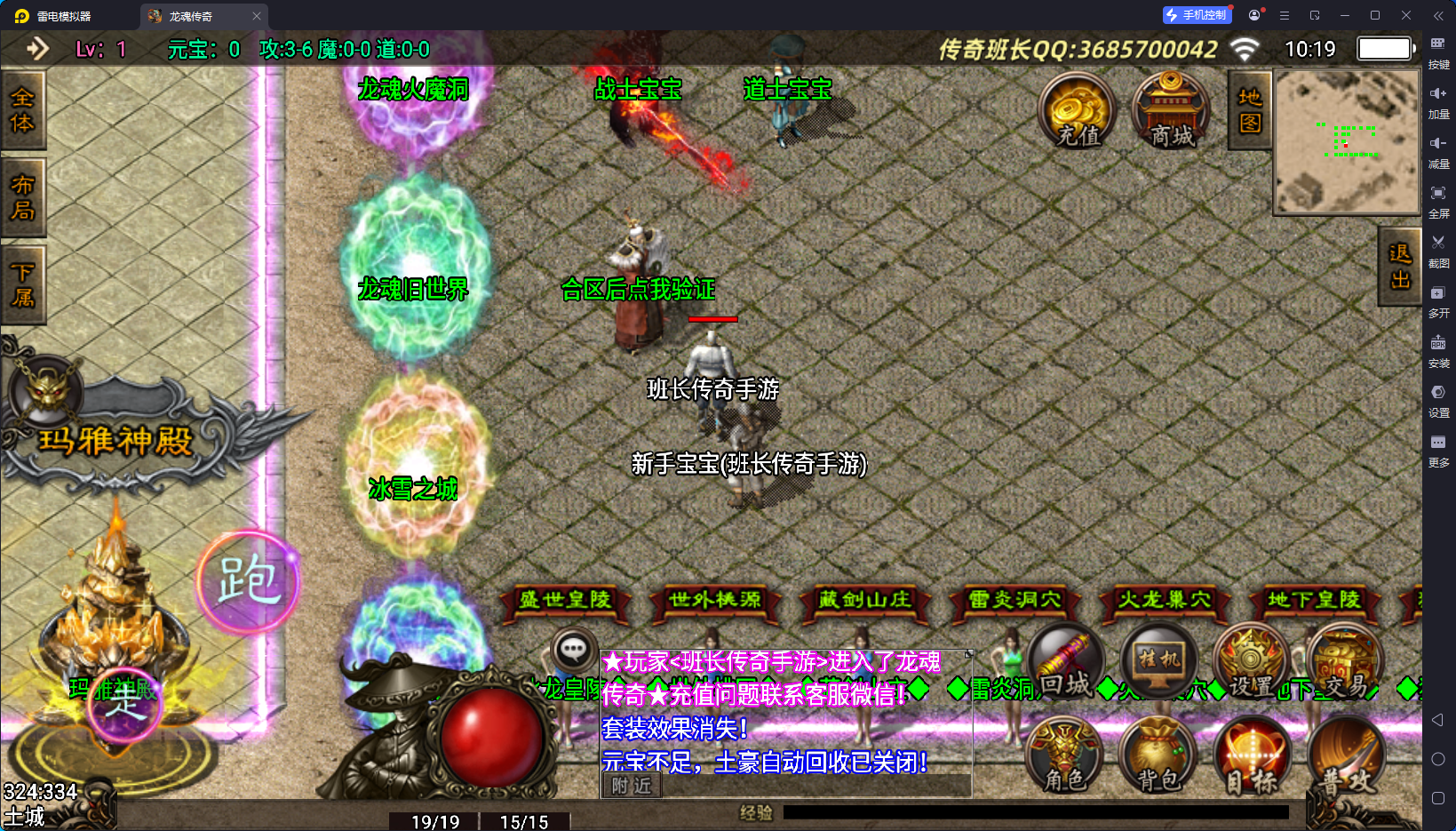Open the 附近 chat channel selector
Screen dimensions: 1456x831
pyautogui.click(x=630, y=786)
